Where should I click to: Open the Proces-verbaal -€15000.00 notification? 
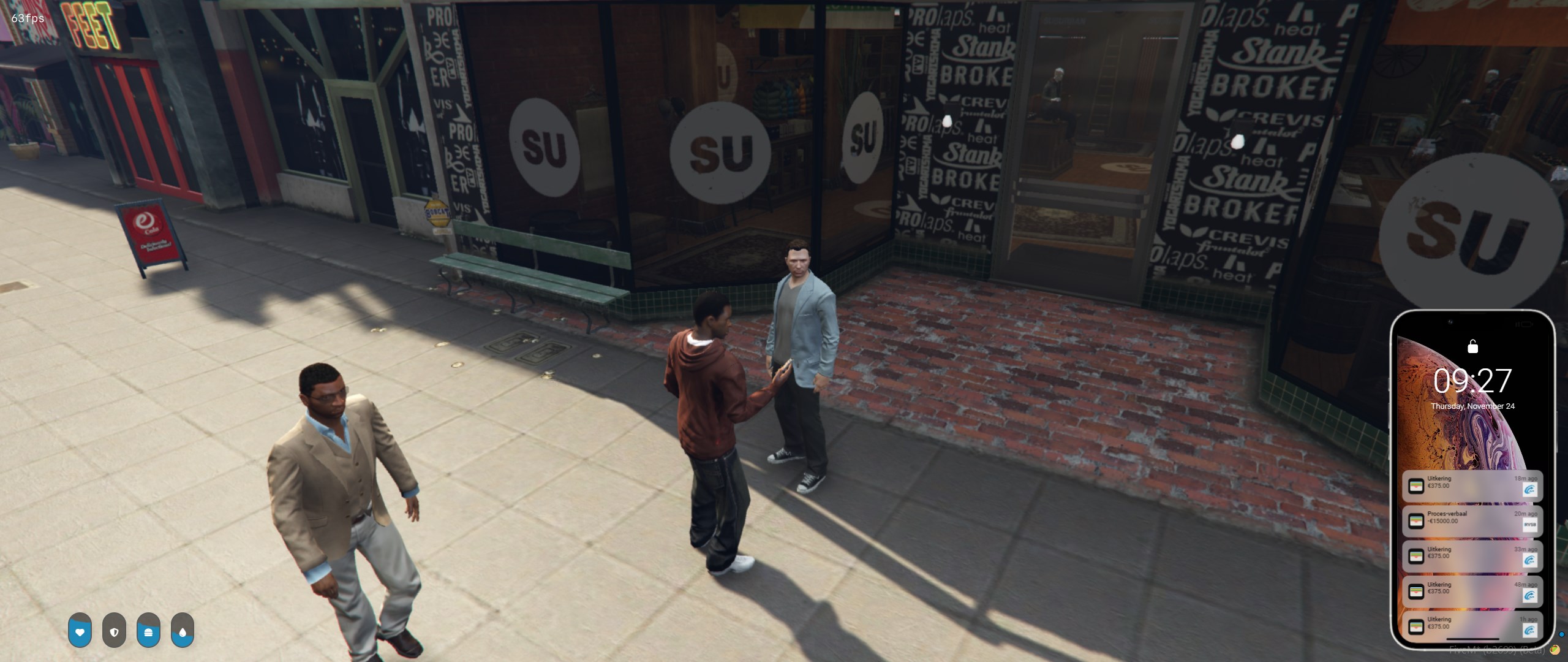point(1471,521)
